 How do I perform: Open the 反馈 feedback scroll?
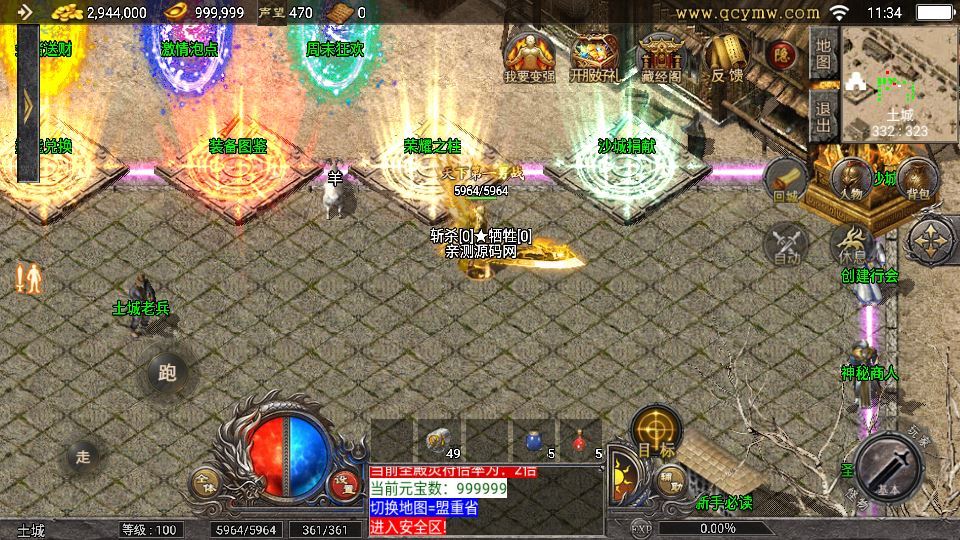[x=726, y=56]
